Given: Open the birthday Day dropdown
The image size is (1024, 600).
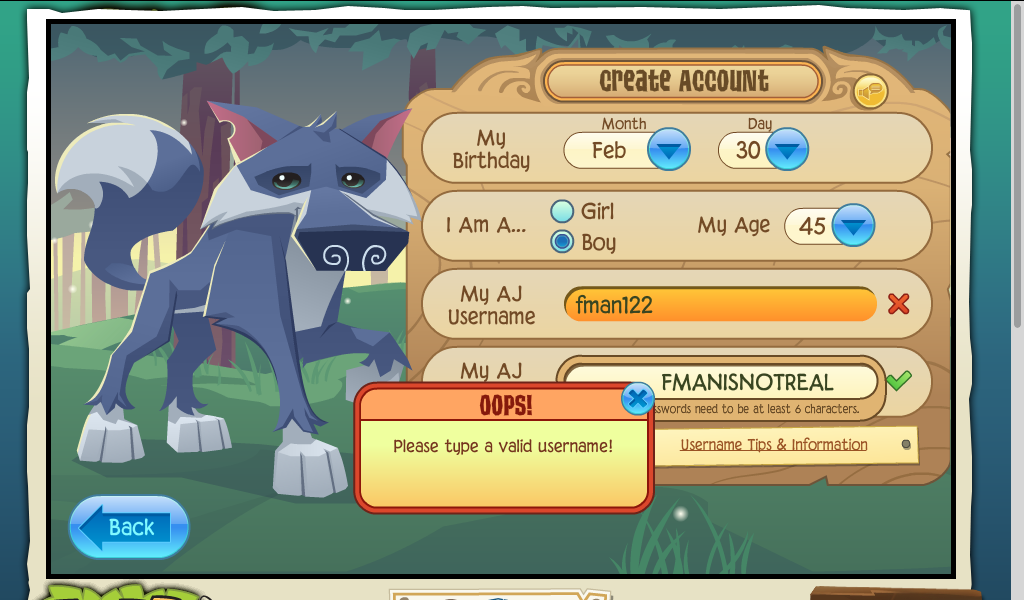Looking at the screenshot, I should click(787, 151).
